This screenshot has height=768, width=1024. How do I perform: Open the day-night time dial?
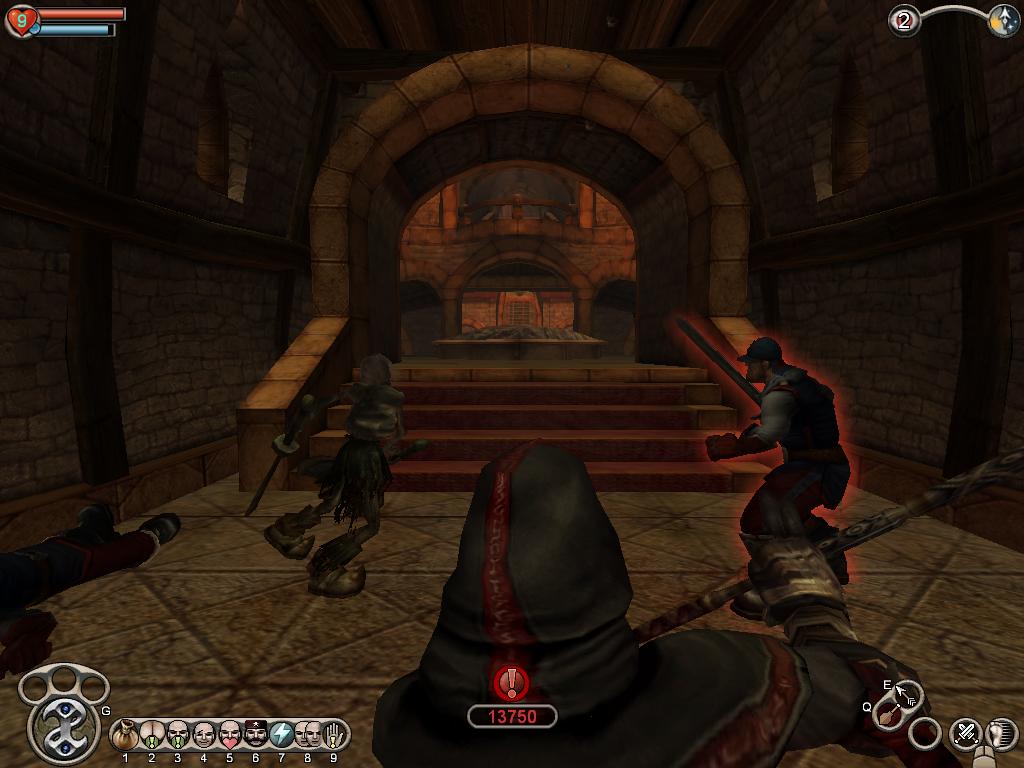coord(1003,22)
